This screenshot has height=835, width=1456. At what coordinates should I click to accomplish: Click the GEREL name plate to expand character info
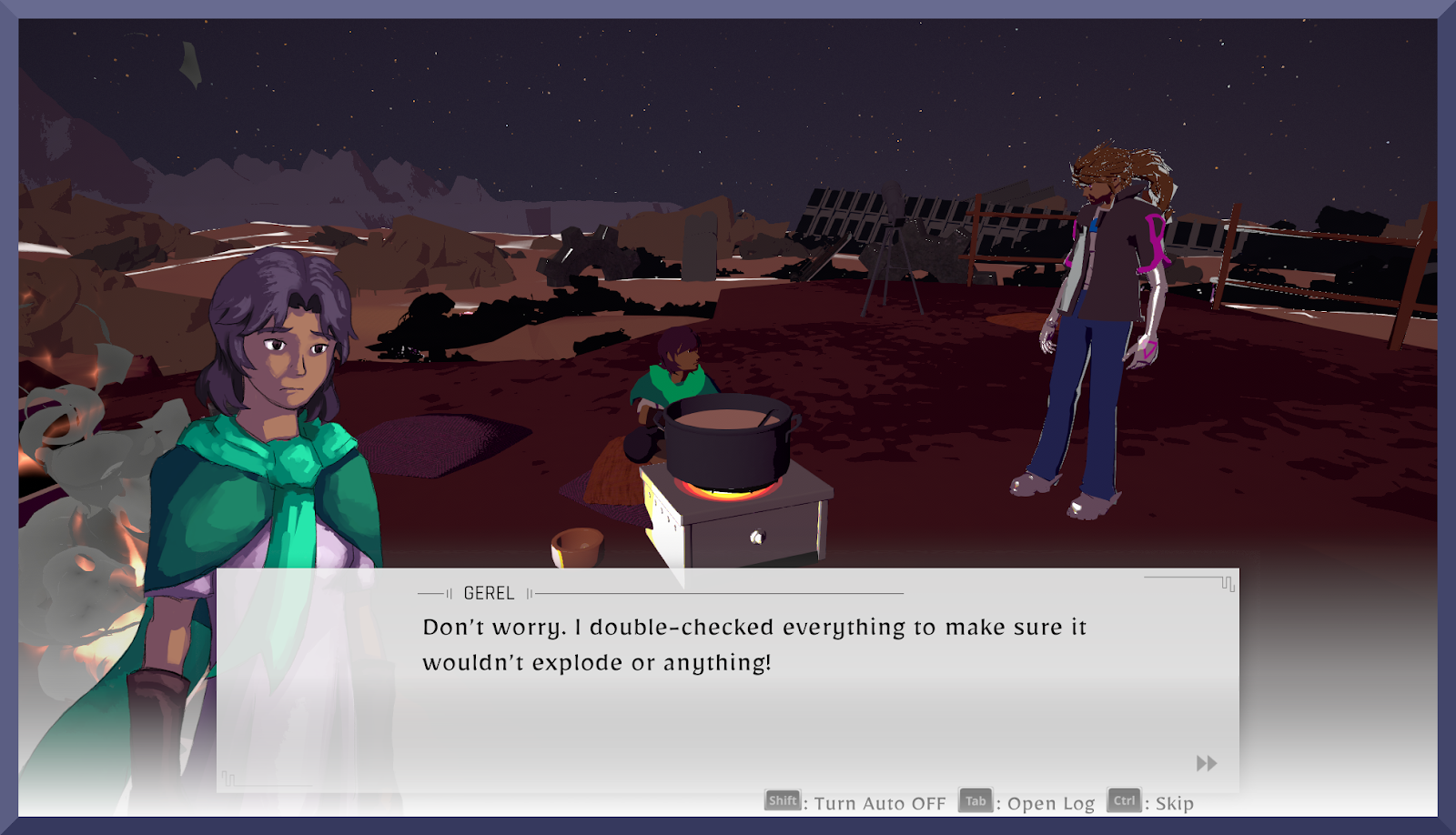(x=489, y=592)
